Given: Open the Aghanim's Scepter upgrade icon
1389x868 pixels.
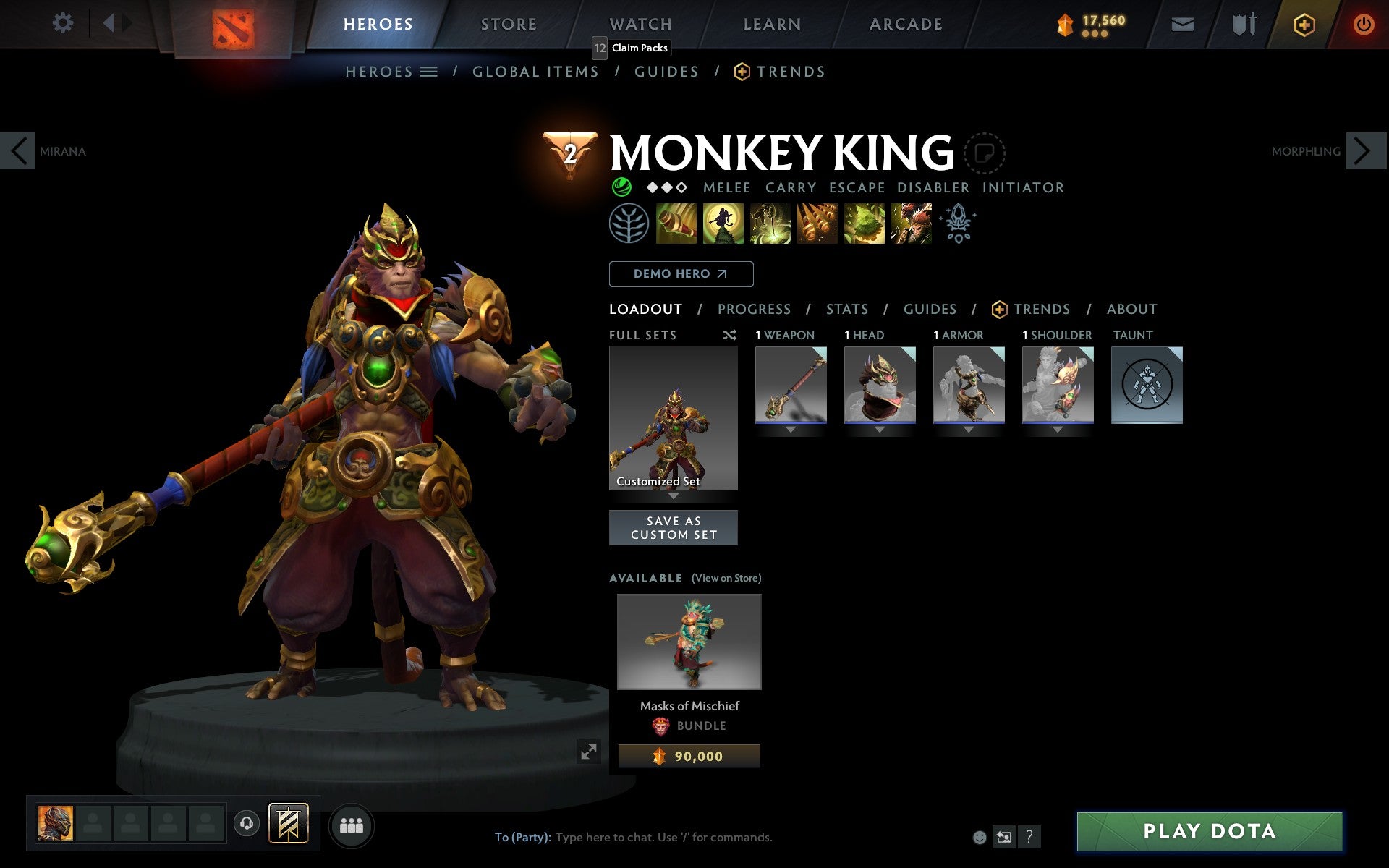Looking at the screenshot, I should click(x=957, y=224).
